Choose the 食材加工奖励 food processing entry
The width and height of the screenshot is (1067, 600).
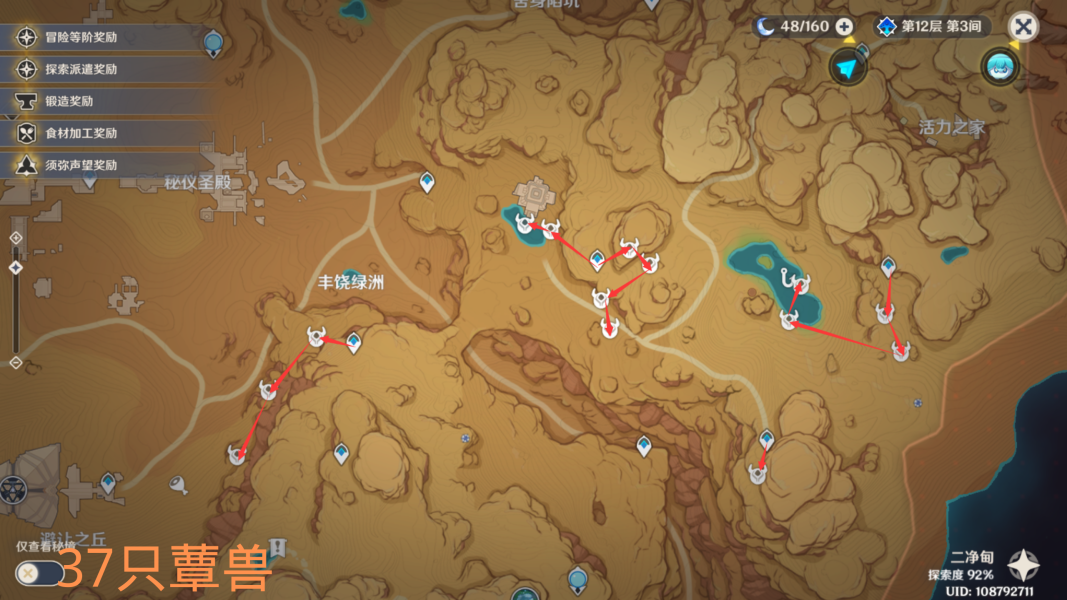pos(80,133)
